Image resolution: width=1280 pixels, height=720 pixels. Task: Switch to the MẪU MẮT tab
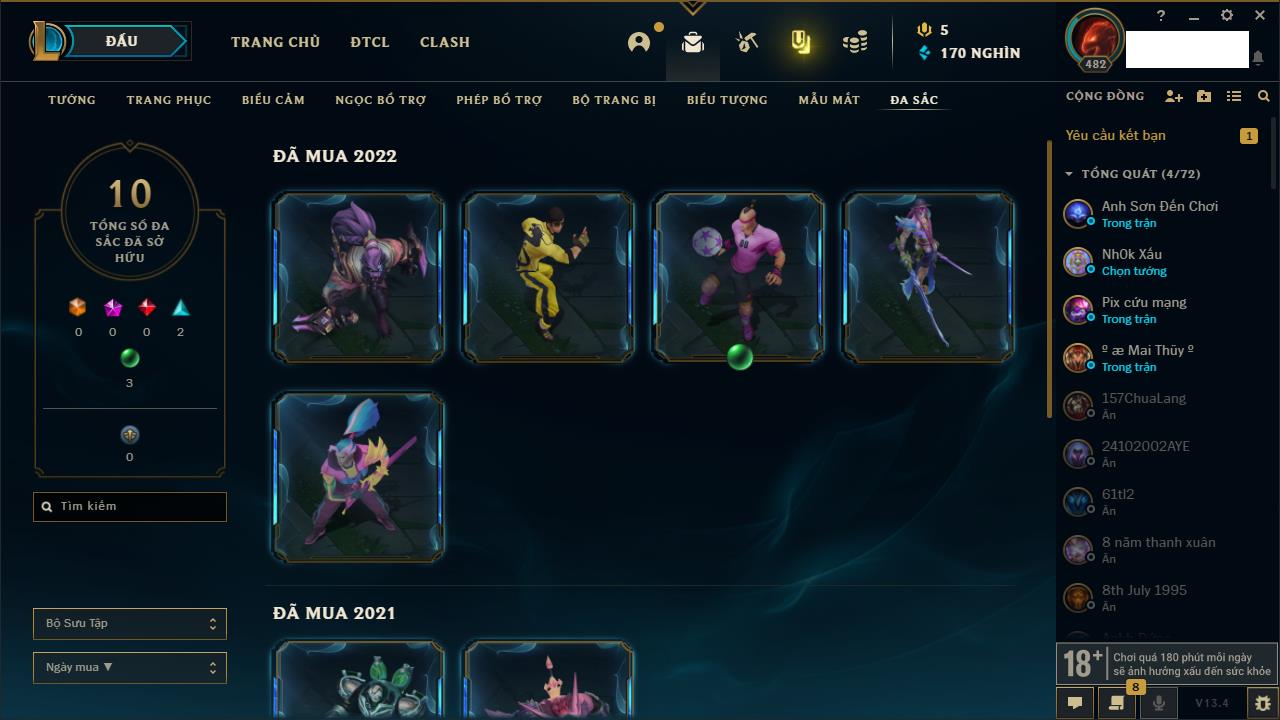[829, 100]
